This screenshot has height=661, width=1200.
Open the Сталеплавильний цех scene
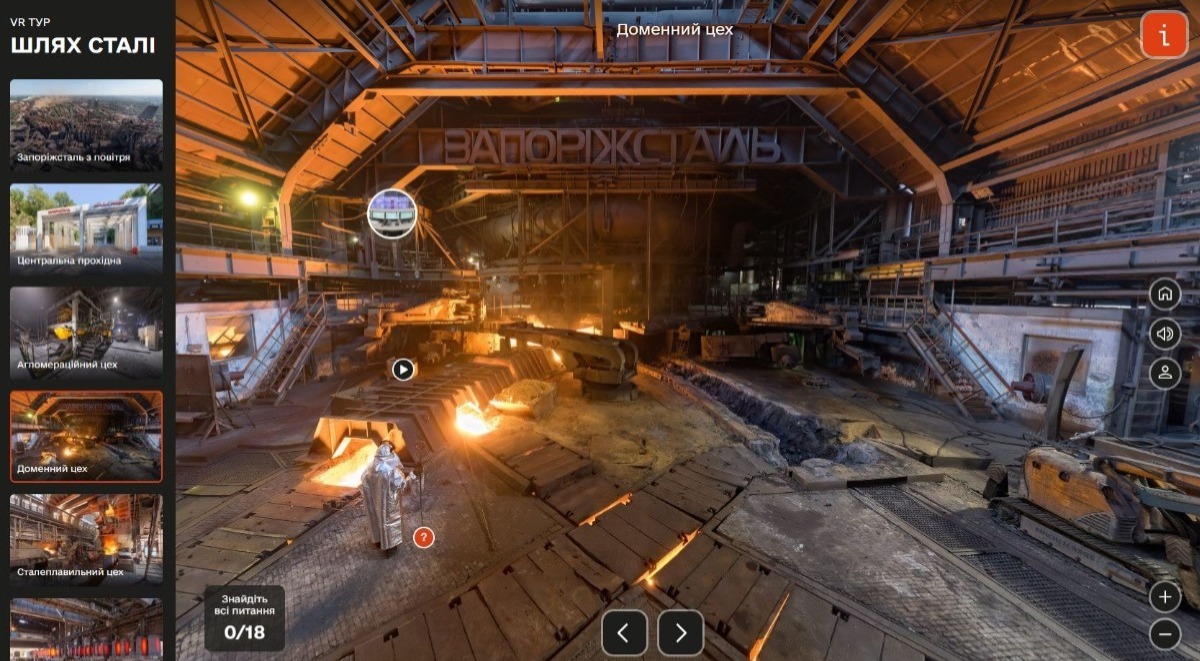pos(86,540)
